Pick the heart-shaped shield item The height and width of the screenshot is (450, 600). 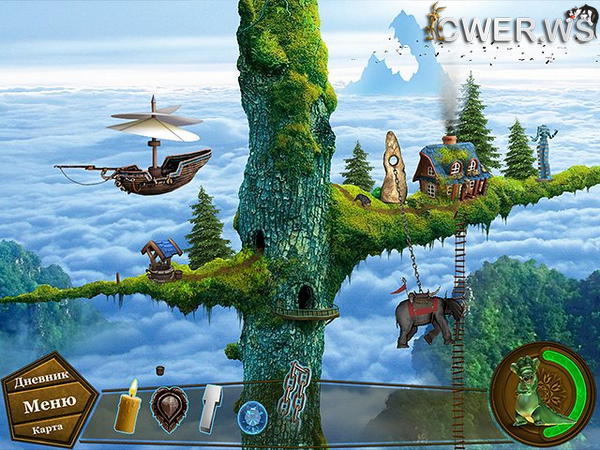click(169, 408)
